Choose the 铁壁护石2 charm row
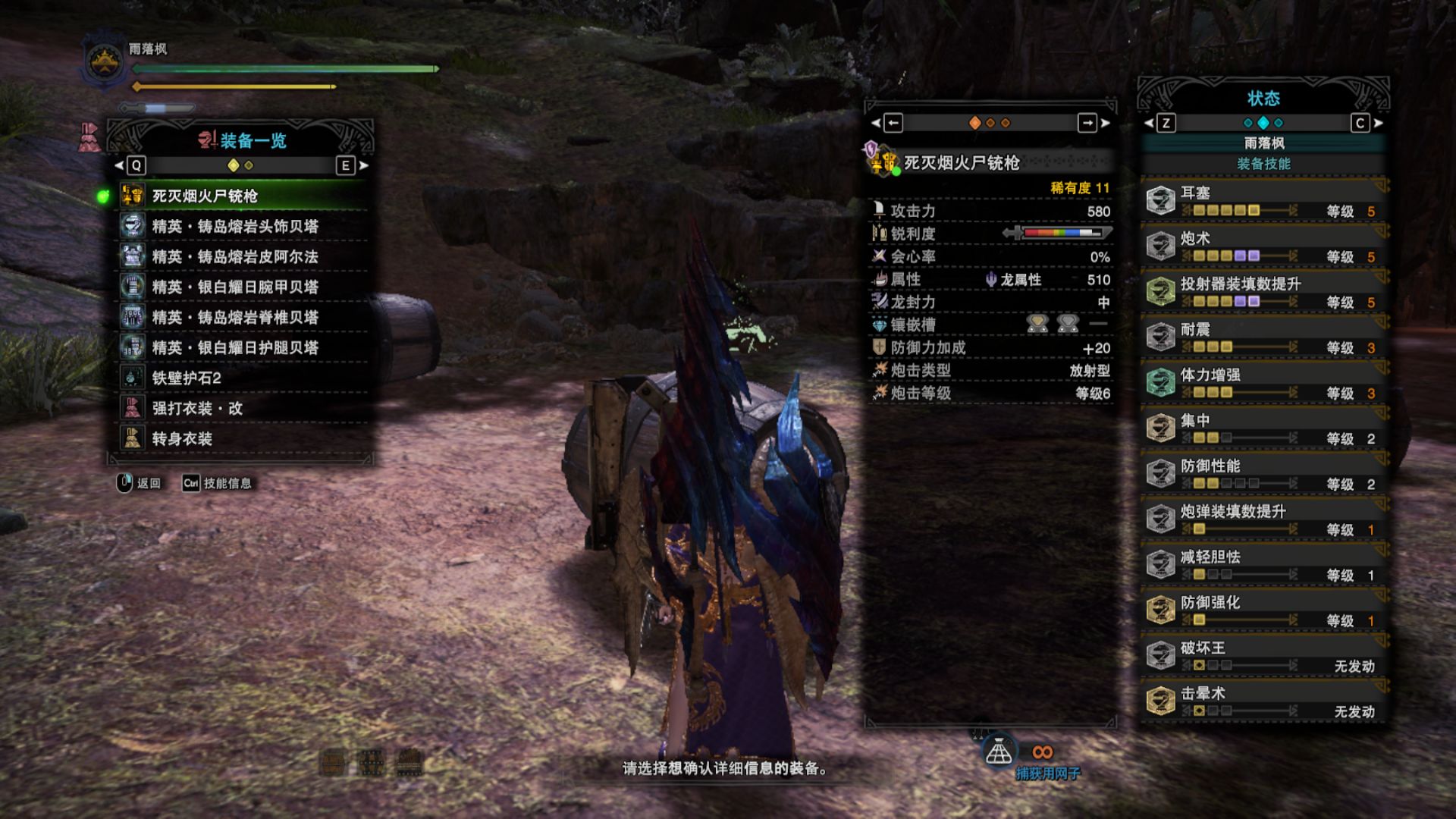The height and width of the screenshot is (819, 1456). (243, 378)
